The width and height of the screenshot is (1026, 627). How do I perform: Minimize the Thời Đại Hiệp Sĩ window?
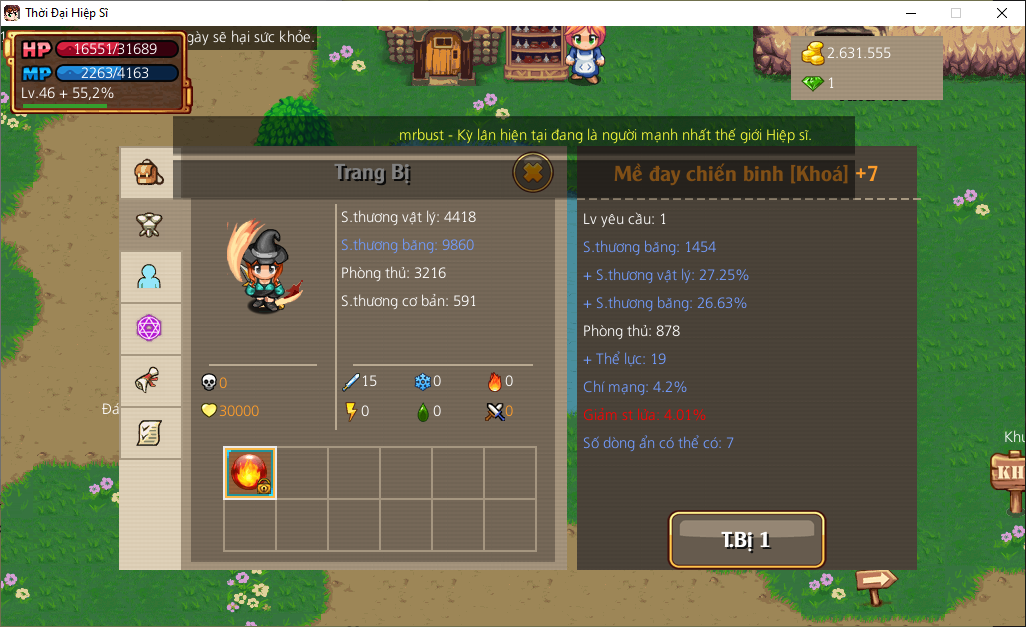point(910,13)
